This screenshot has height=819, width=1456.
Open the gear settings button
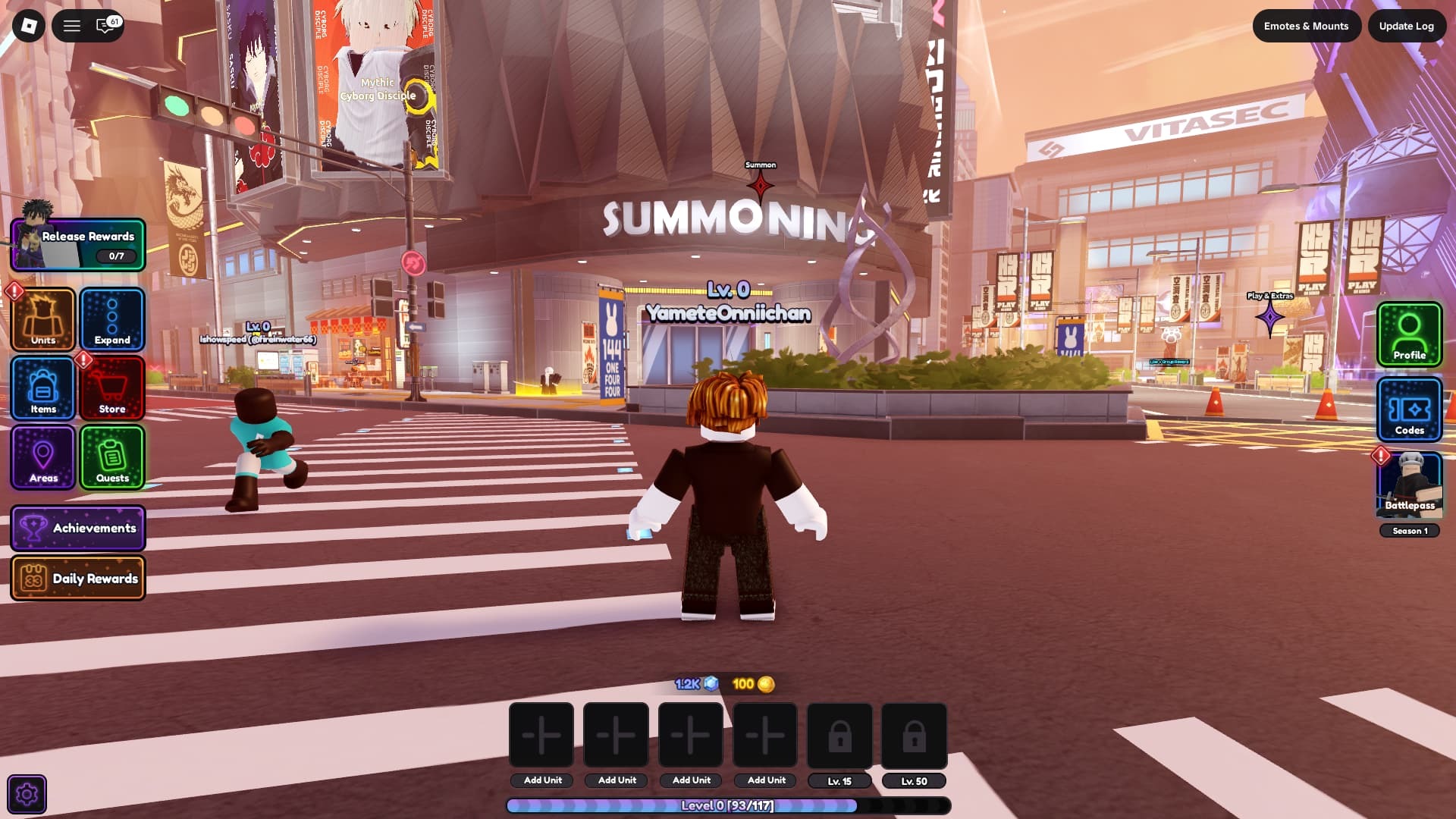[x=27, y=794]
